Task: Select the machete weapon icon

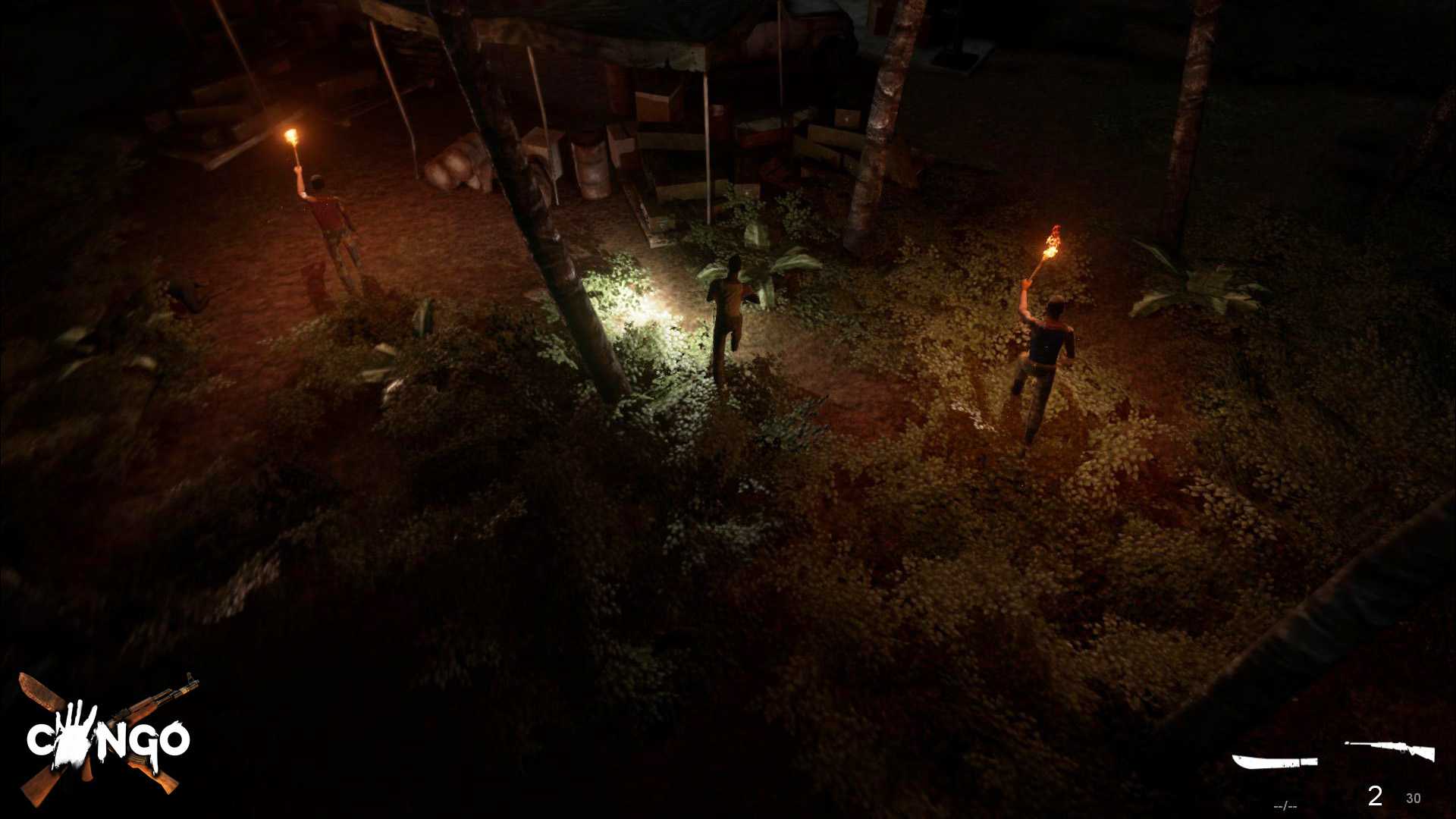Action: tap(1274, 761)
